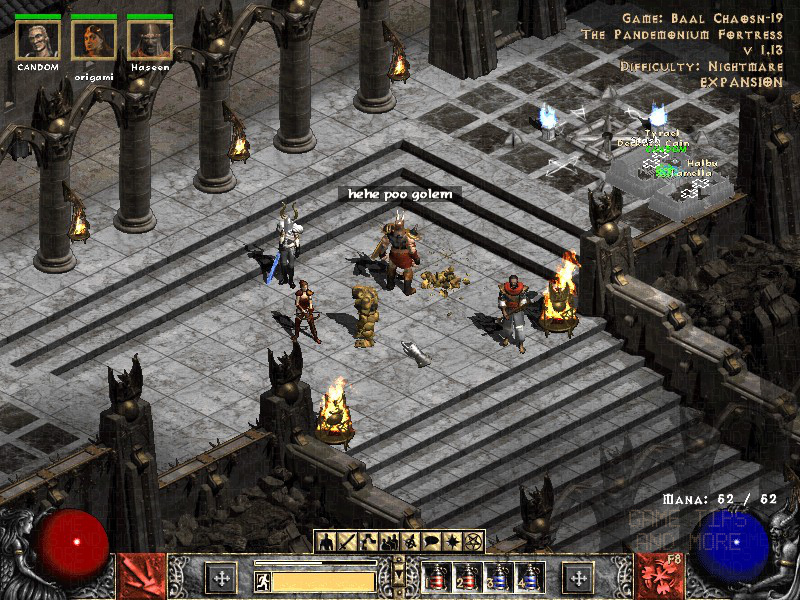Use the blue mana potion in belt slot 3
Screen dimensions: 800x600
pyautogui.click(x=497, y=577)
